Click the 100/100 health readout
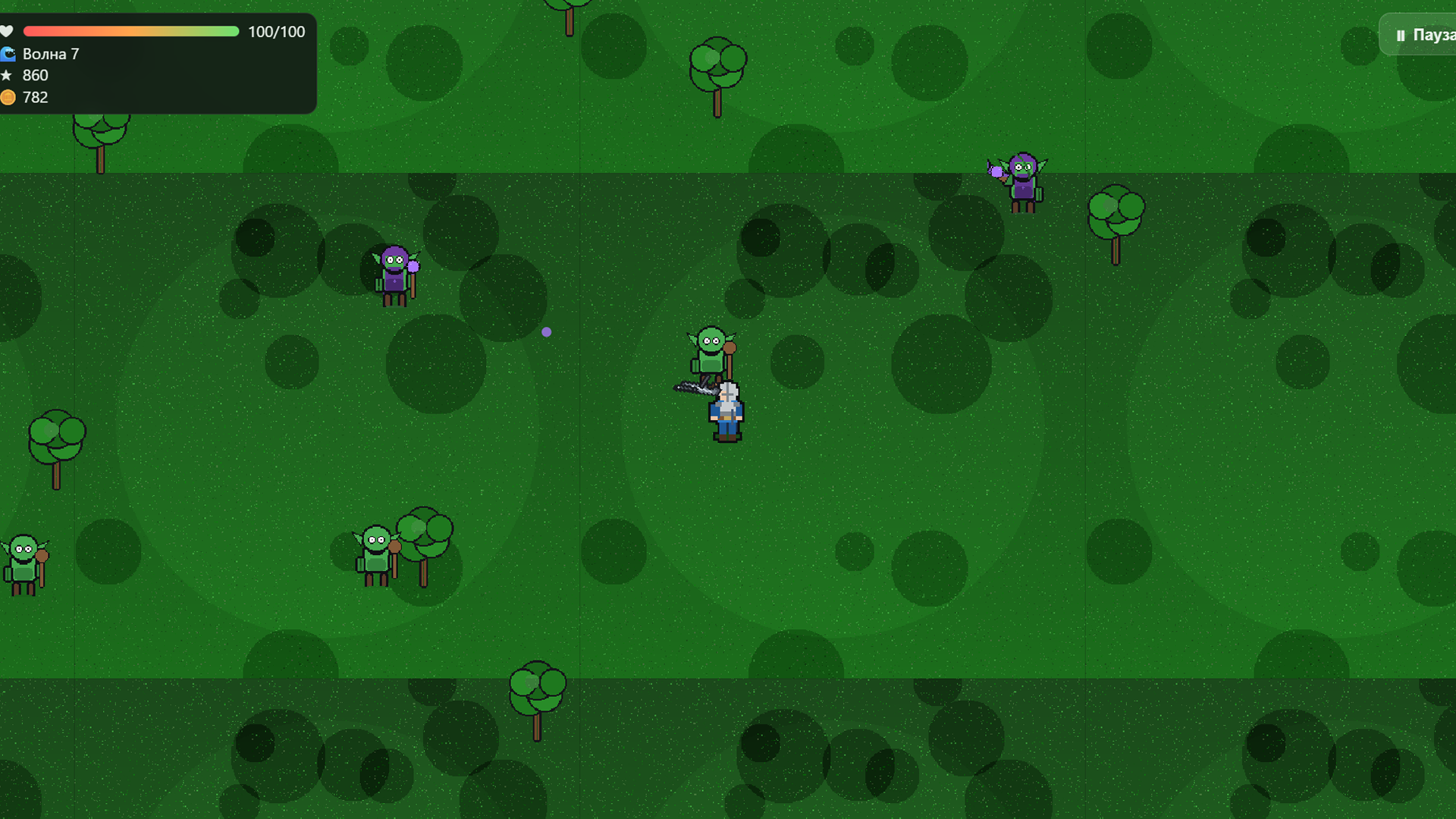Screen dimensions: 1456x819 click(275, 32)
